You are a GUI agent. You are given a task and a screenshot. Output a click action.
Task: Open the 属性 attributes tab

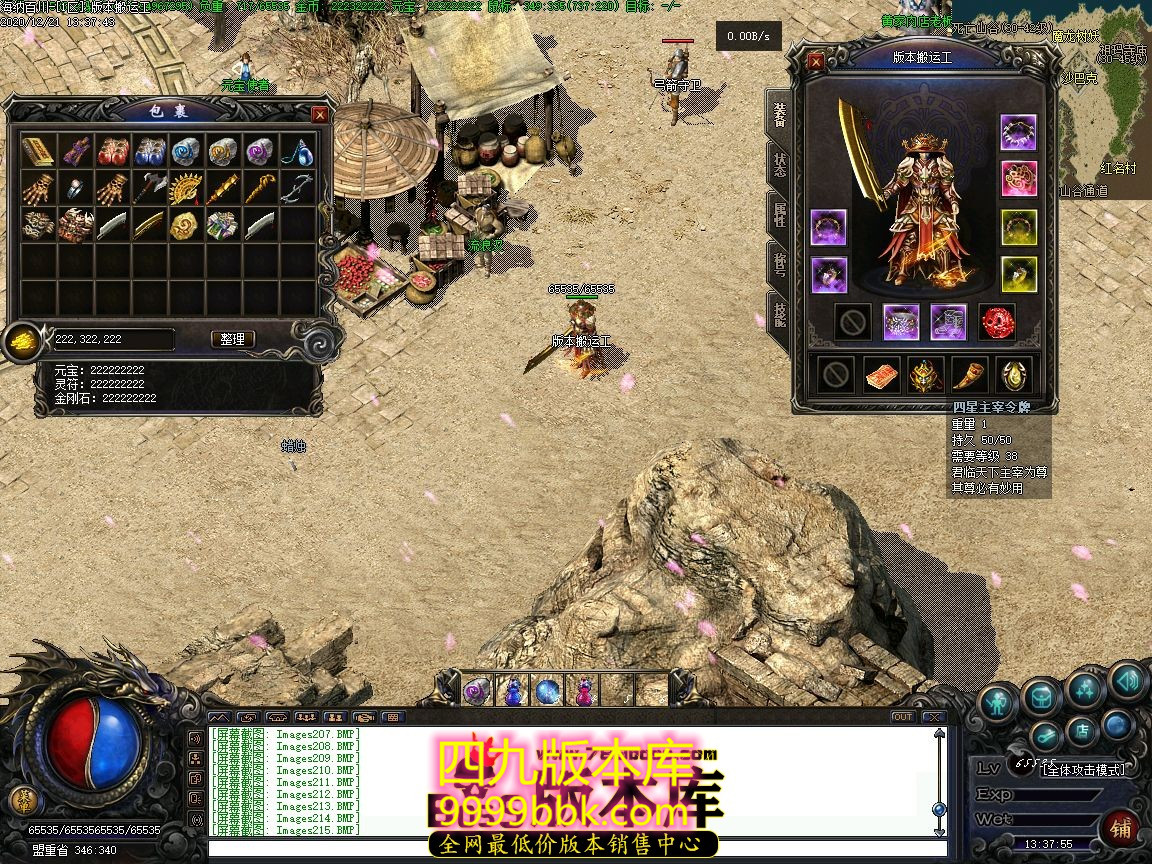[779, 215]
